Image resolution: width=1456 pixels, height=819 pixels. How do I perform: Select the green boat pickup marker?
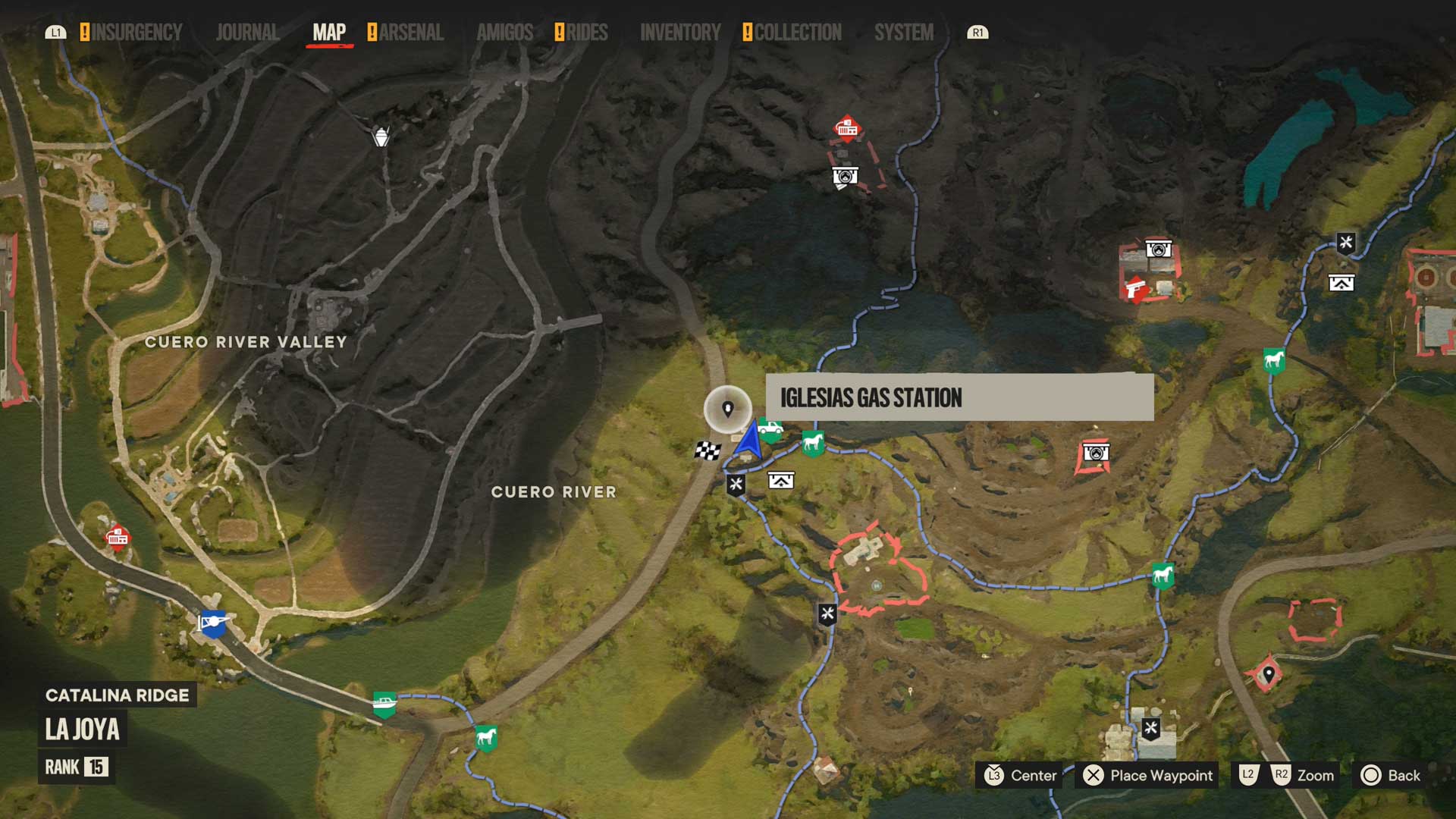(384, 704)
